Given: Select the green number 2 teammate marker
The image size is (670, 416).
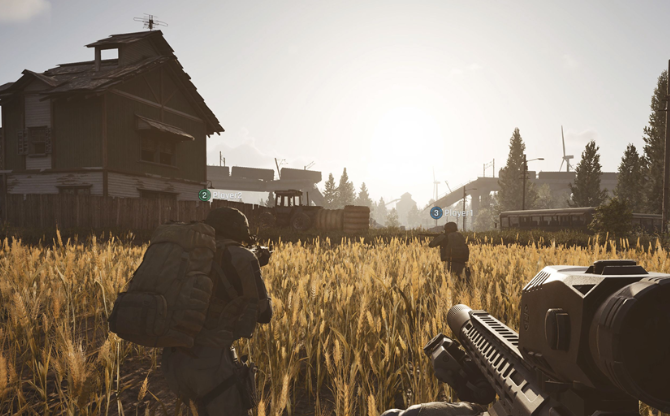Looking at the screenshot, I should (204, 195).
